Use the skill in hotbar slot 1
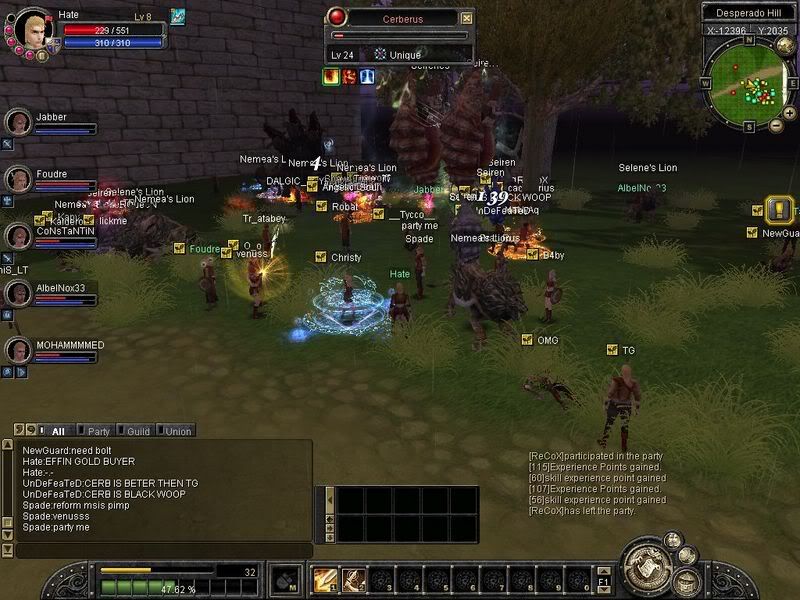Viewport: 800px width, 600px height. coord(325,579)
